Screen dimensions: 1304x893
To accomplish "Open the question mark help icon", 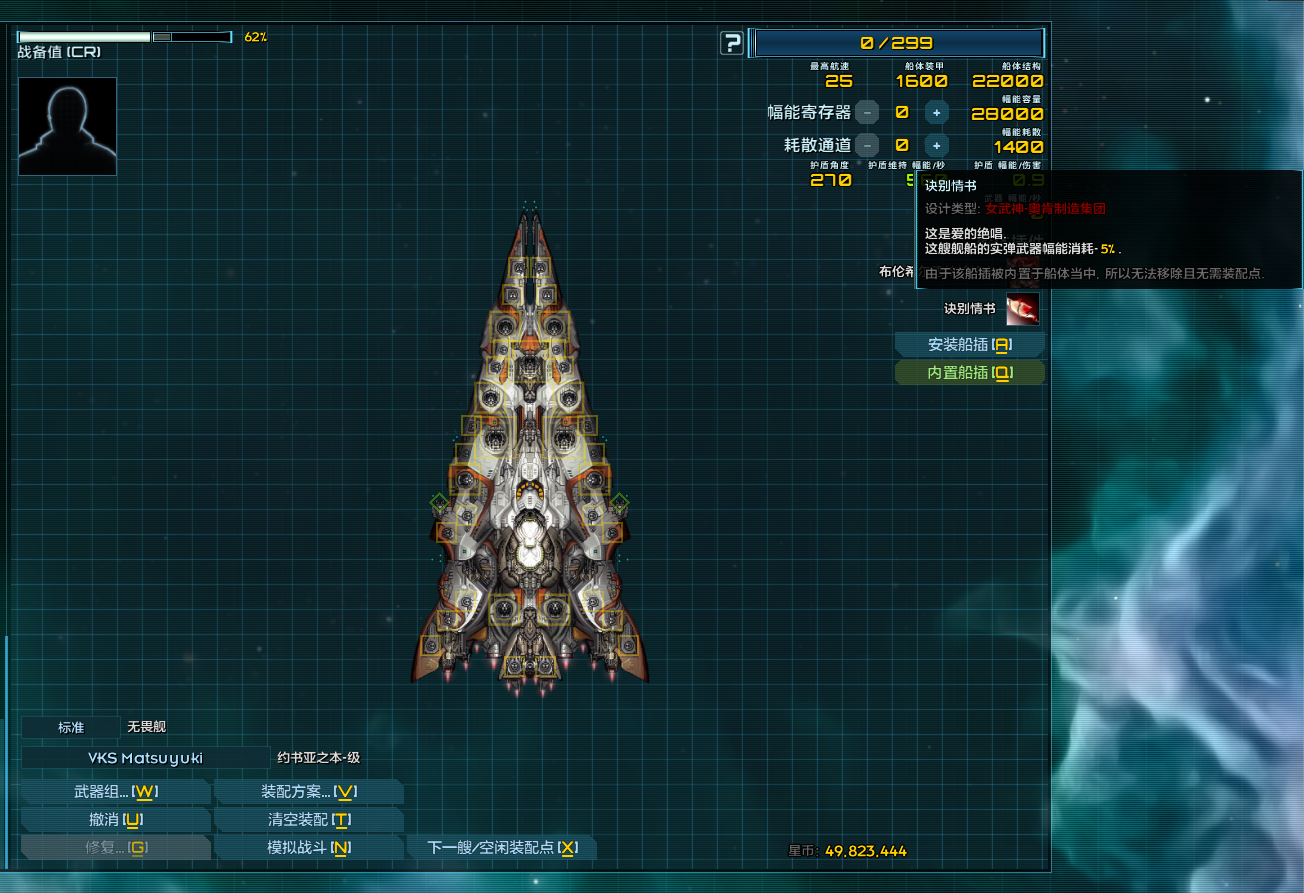I will (731, 43).
